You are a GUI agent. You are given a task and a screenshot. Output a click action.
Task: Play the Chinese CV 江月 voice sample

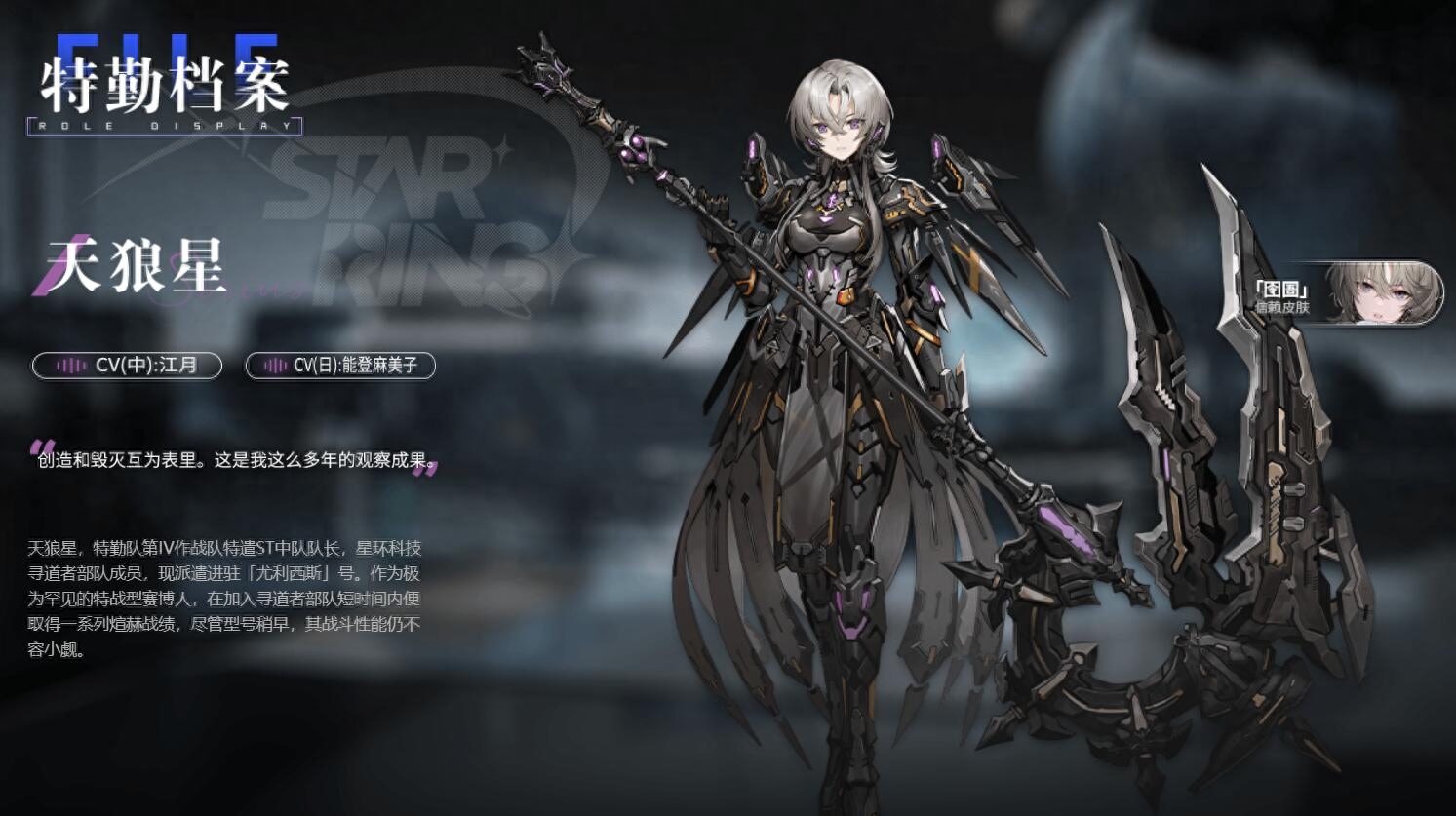click(127, 366)
